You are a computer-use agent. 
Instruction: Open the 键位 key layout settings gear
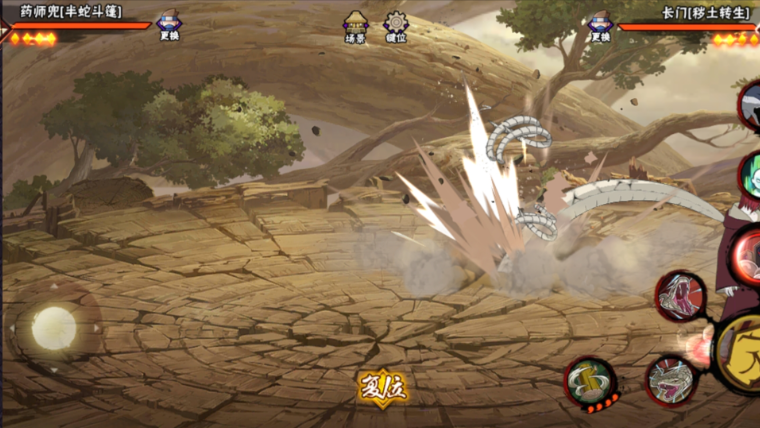pyautogui.click(x=396, y=25)
